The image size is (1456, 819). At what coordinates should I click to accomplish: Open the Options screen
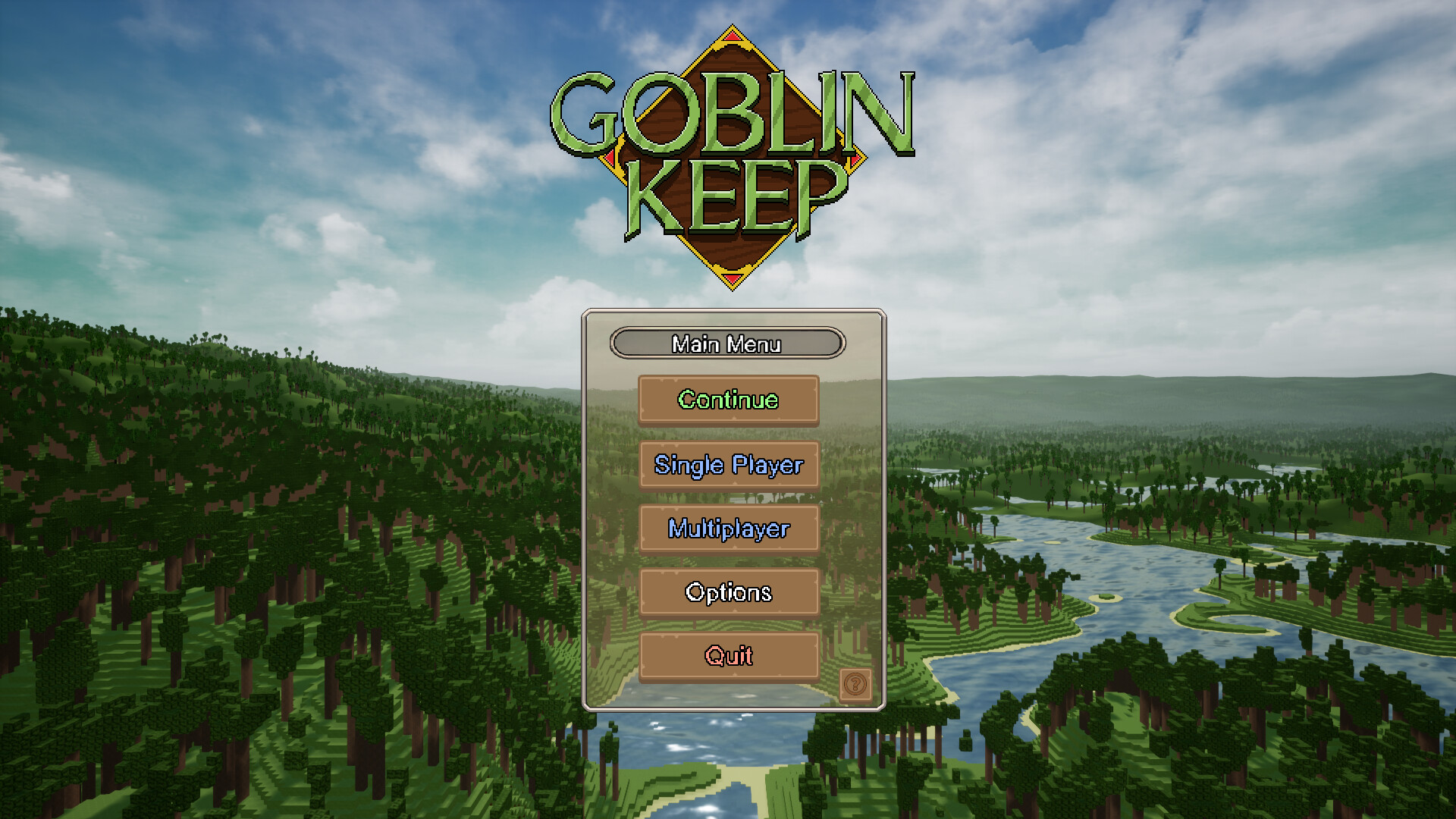click(x=728, y=592)
